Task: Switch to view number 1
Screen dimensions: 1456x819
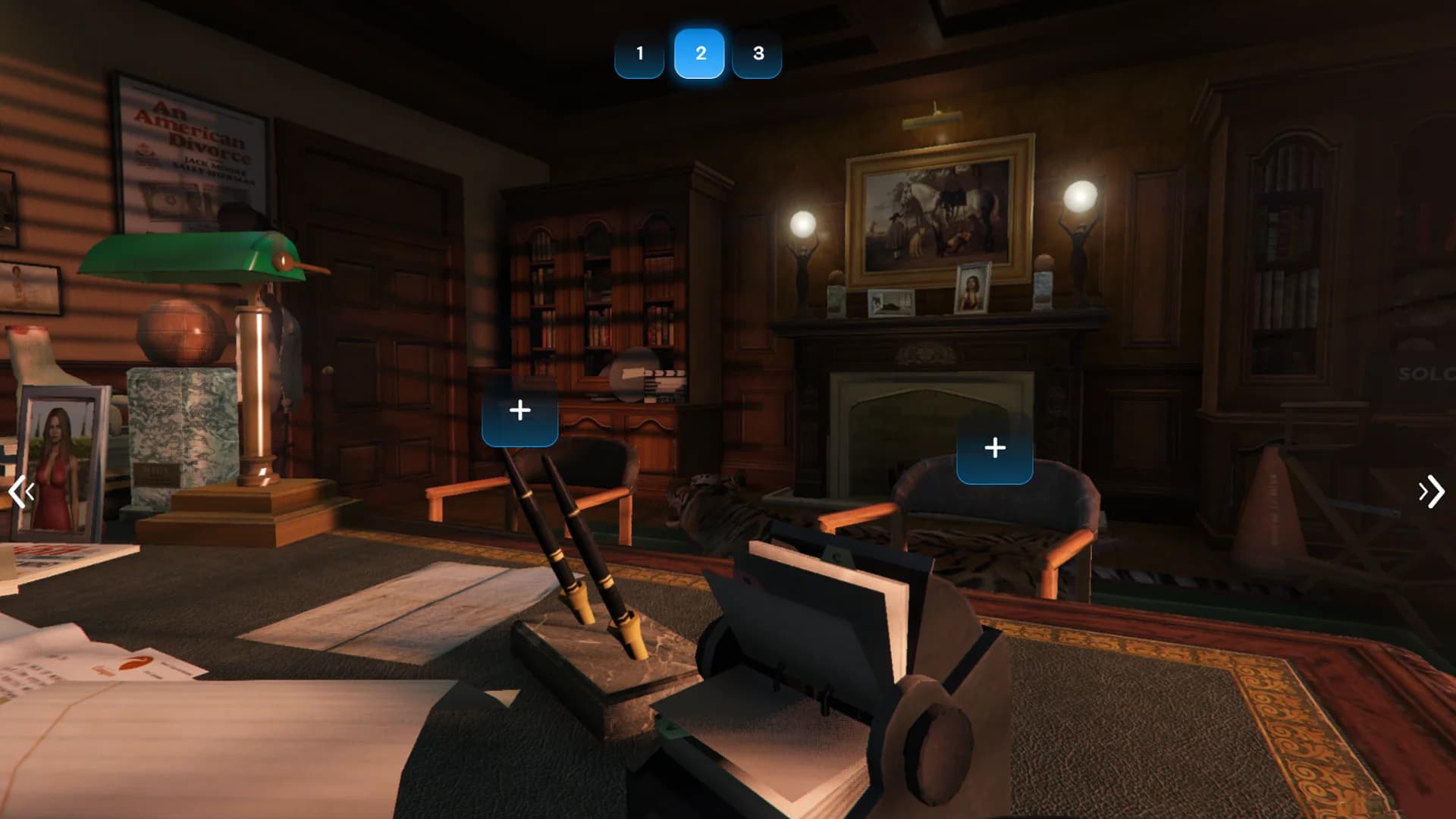Action: pyautogui.click(x=639, y=54)
